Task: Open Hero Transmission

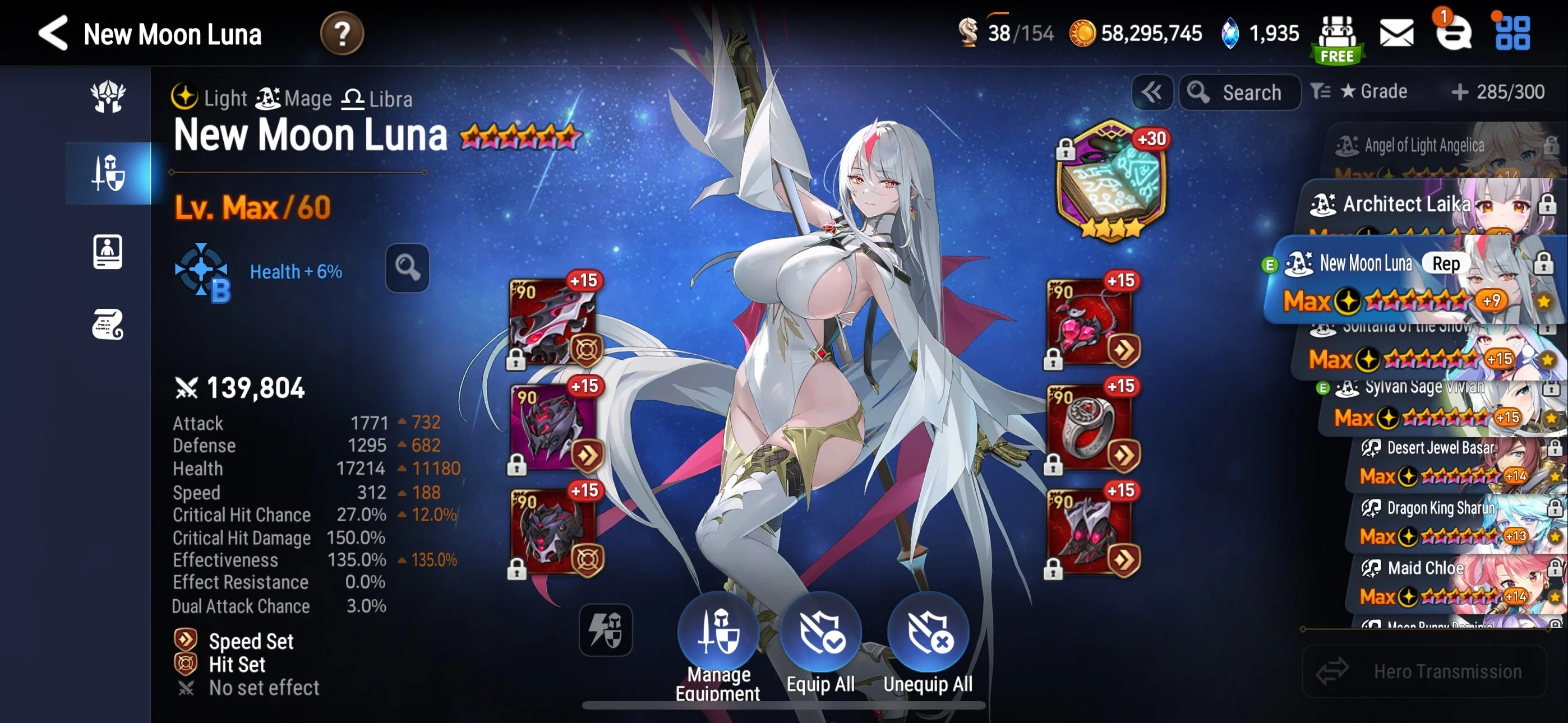Action: (x=1423, y=671)
